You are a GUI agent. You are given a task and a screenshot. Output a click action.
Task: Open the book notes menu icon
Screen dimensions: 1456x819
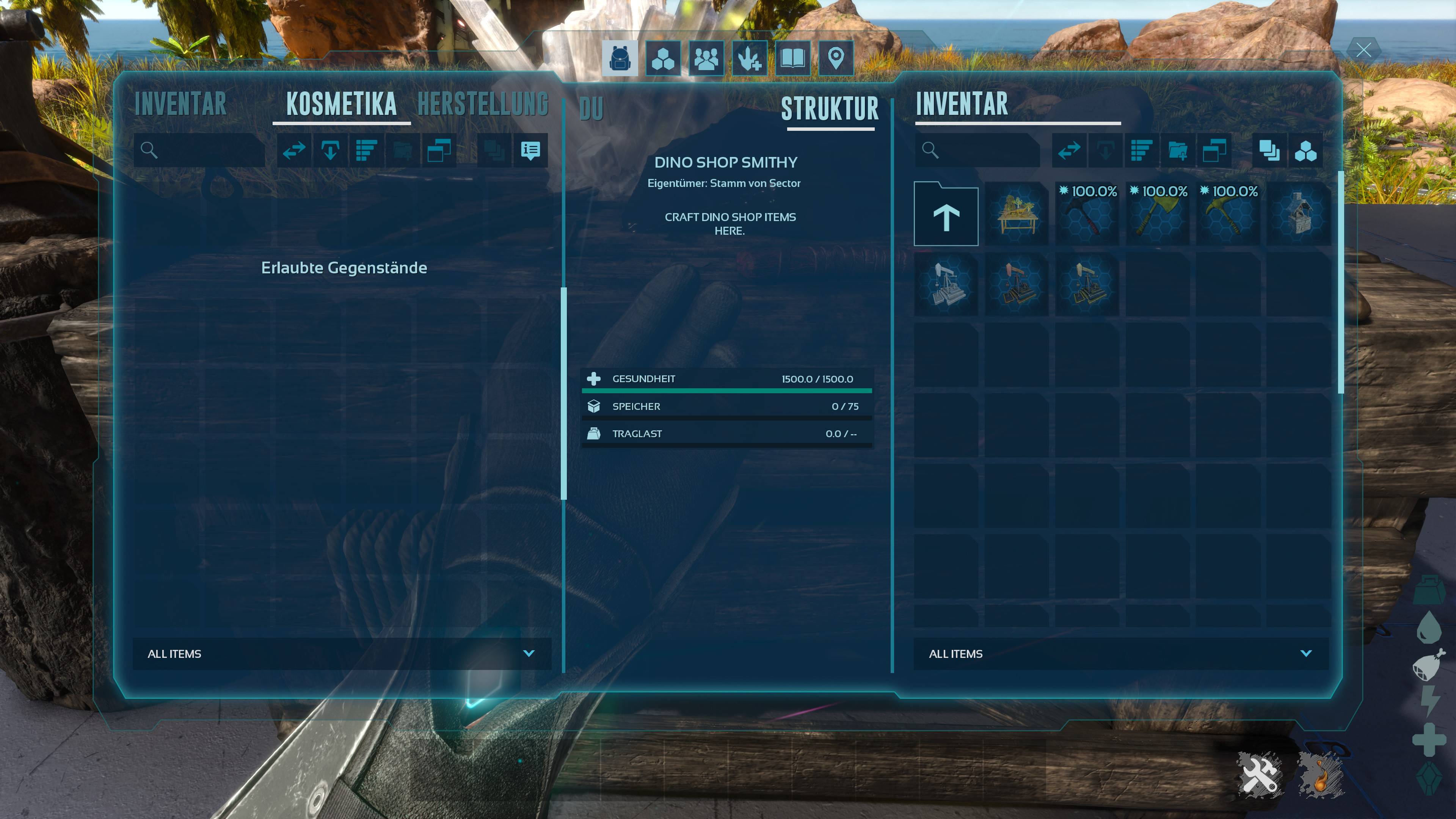point(792,58)
